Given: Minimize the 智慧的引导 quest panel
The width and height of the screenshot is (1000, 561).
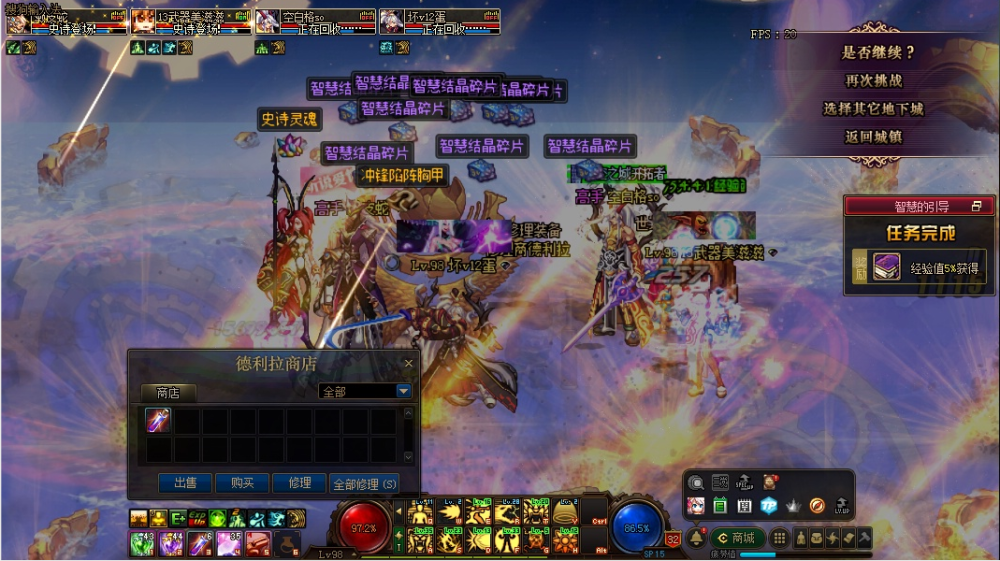Looking at the screenshot, I should (x=976, y=206).
